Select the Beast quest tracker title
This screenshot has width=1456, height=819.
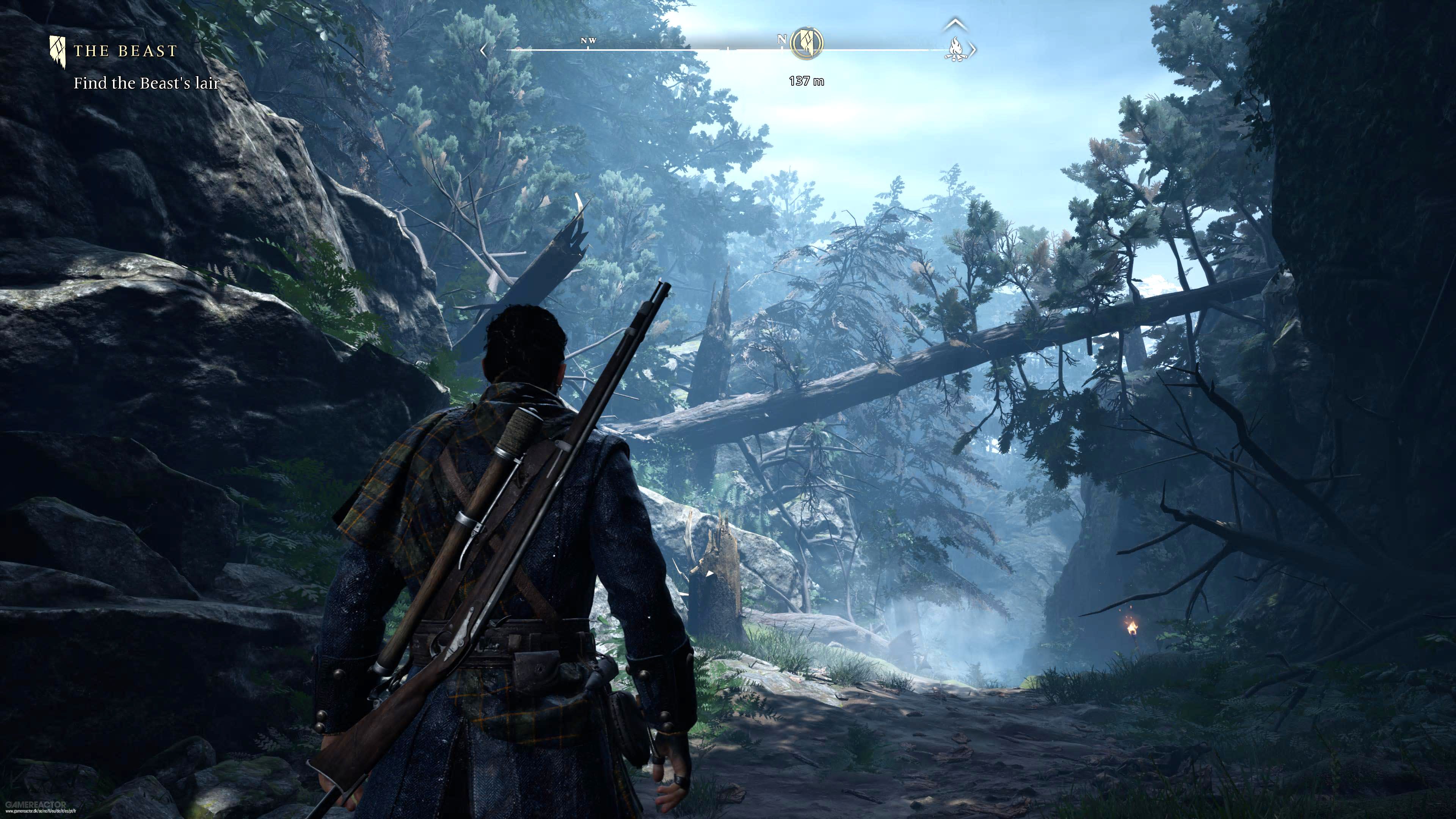coord(126,52)
